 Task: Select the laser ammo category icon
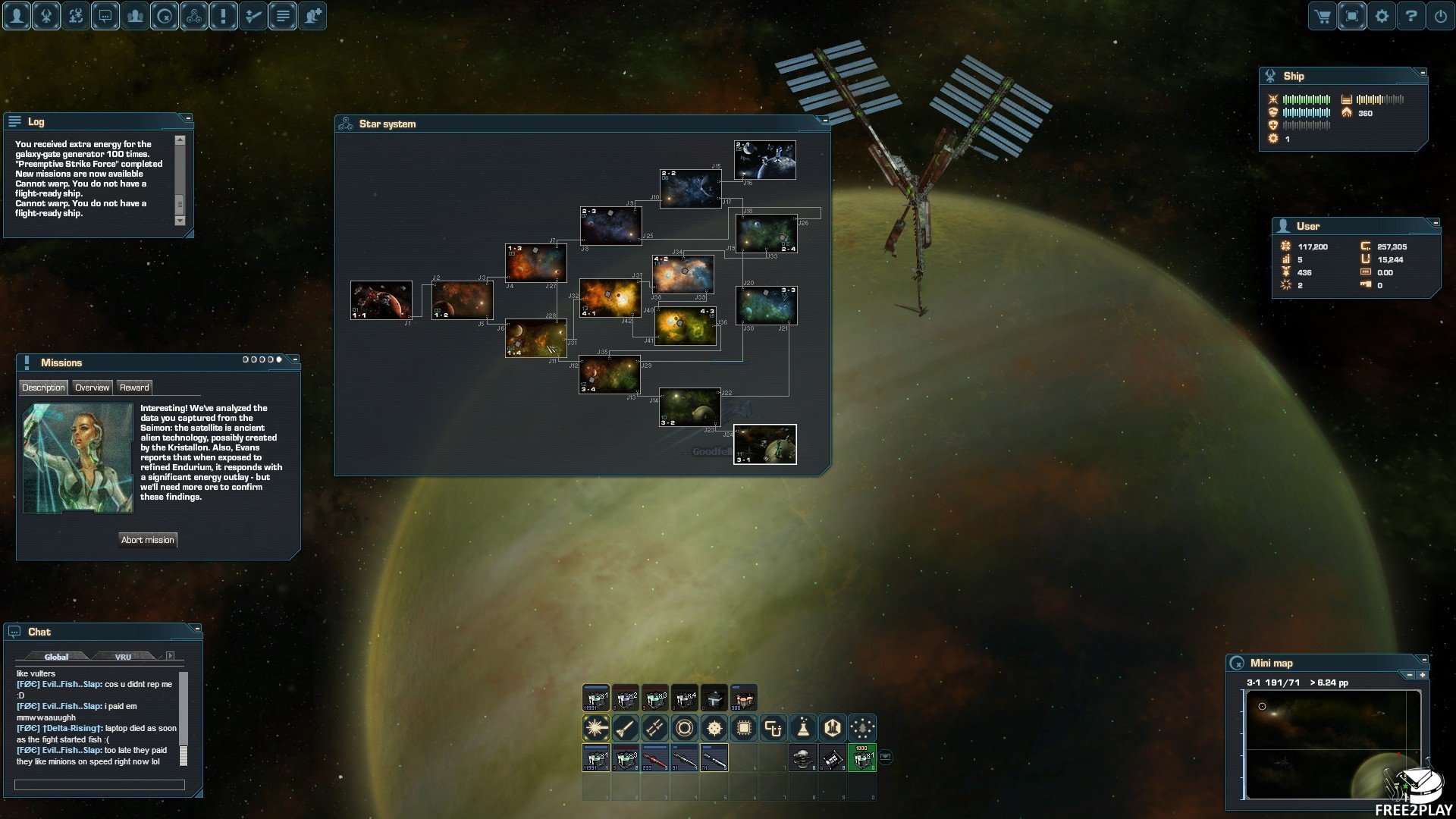[596, 729]
